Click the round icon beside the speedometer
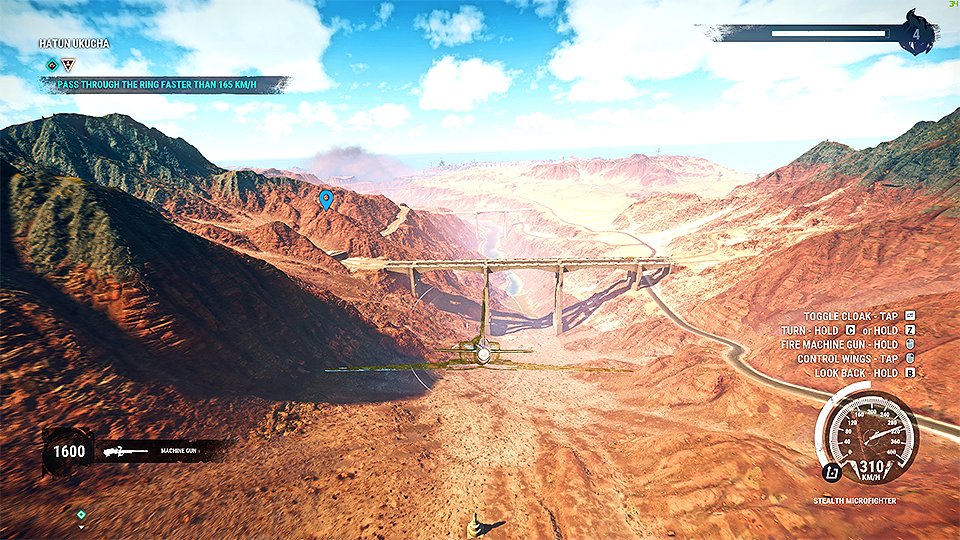Image resolution: width=960 pixels, height=540 pixels. [830, 472]
